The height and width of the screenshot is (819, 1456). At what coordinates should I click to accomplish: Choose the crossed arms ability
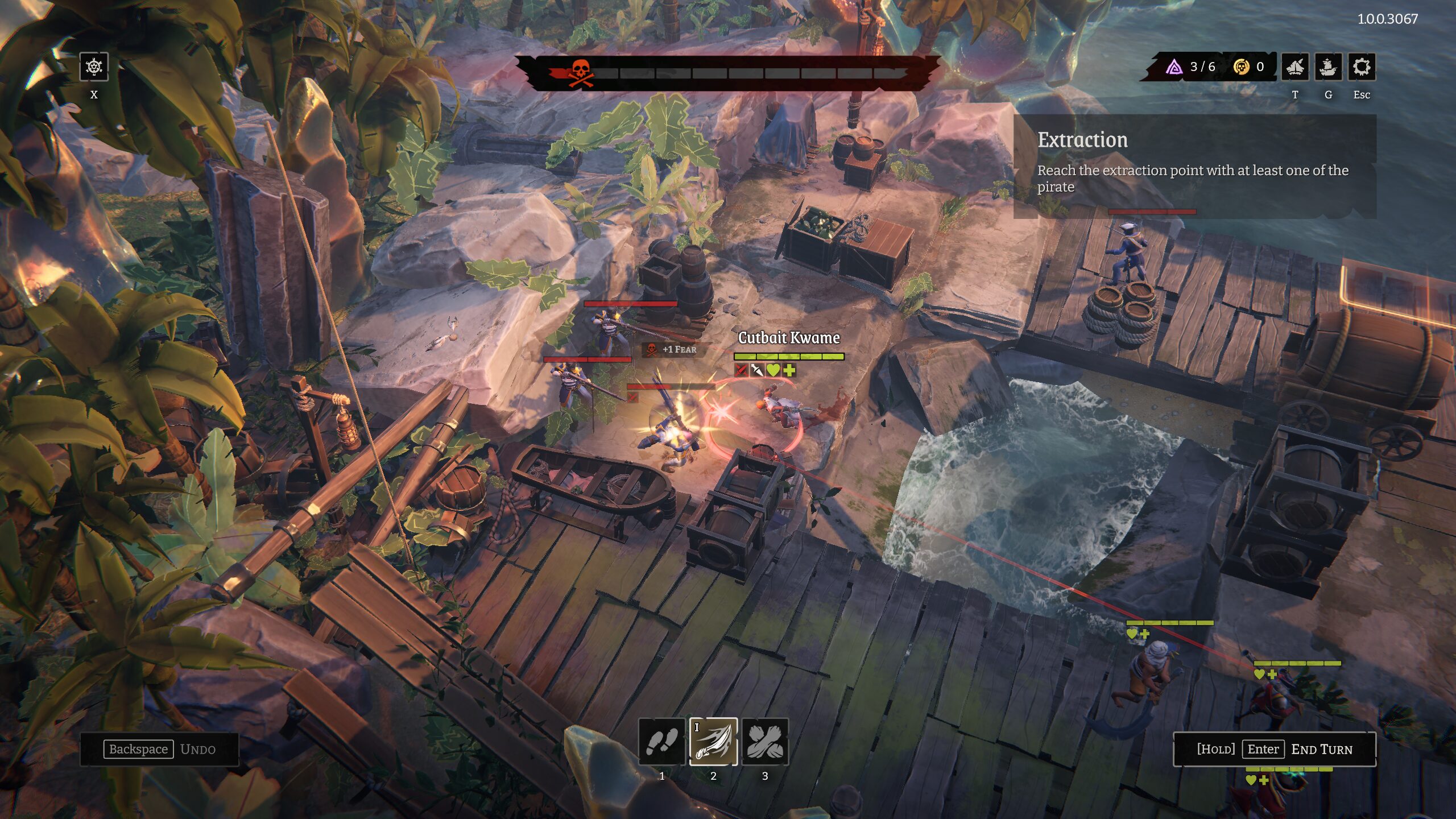[x=765, y=742]
